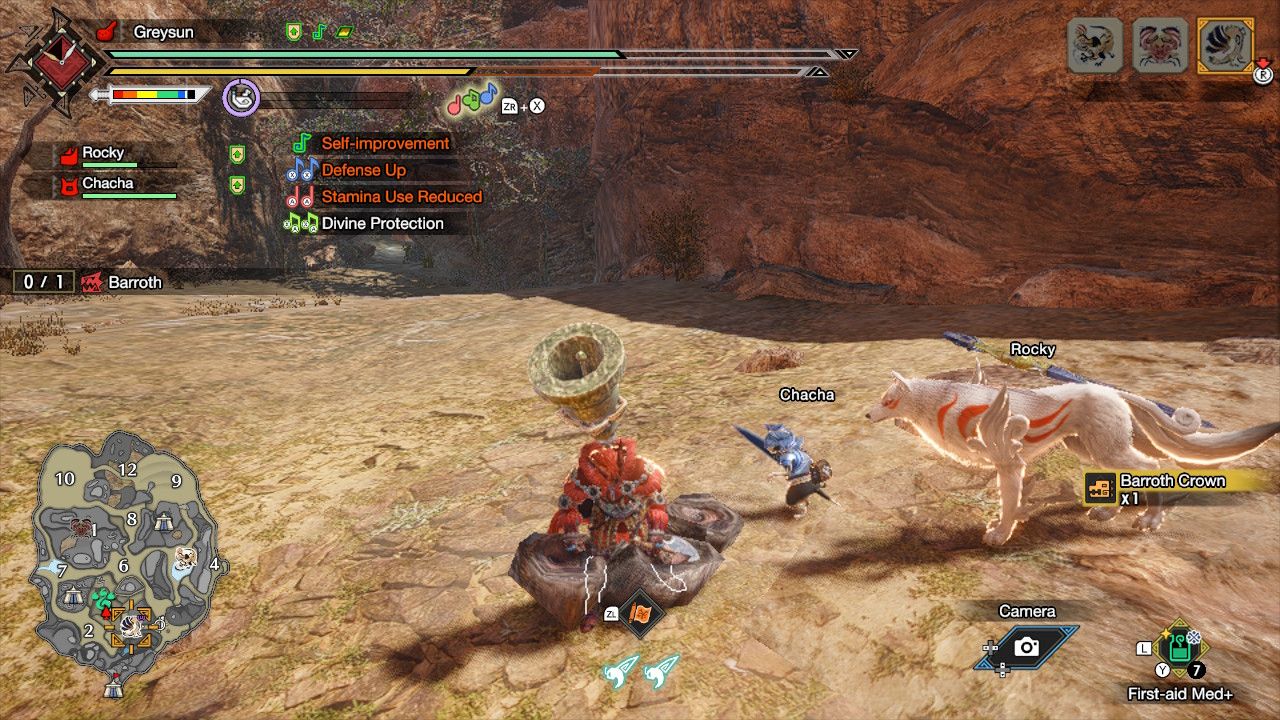Expand the target cycle via R indicator

1264,76
